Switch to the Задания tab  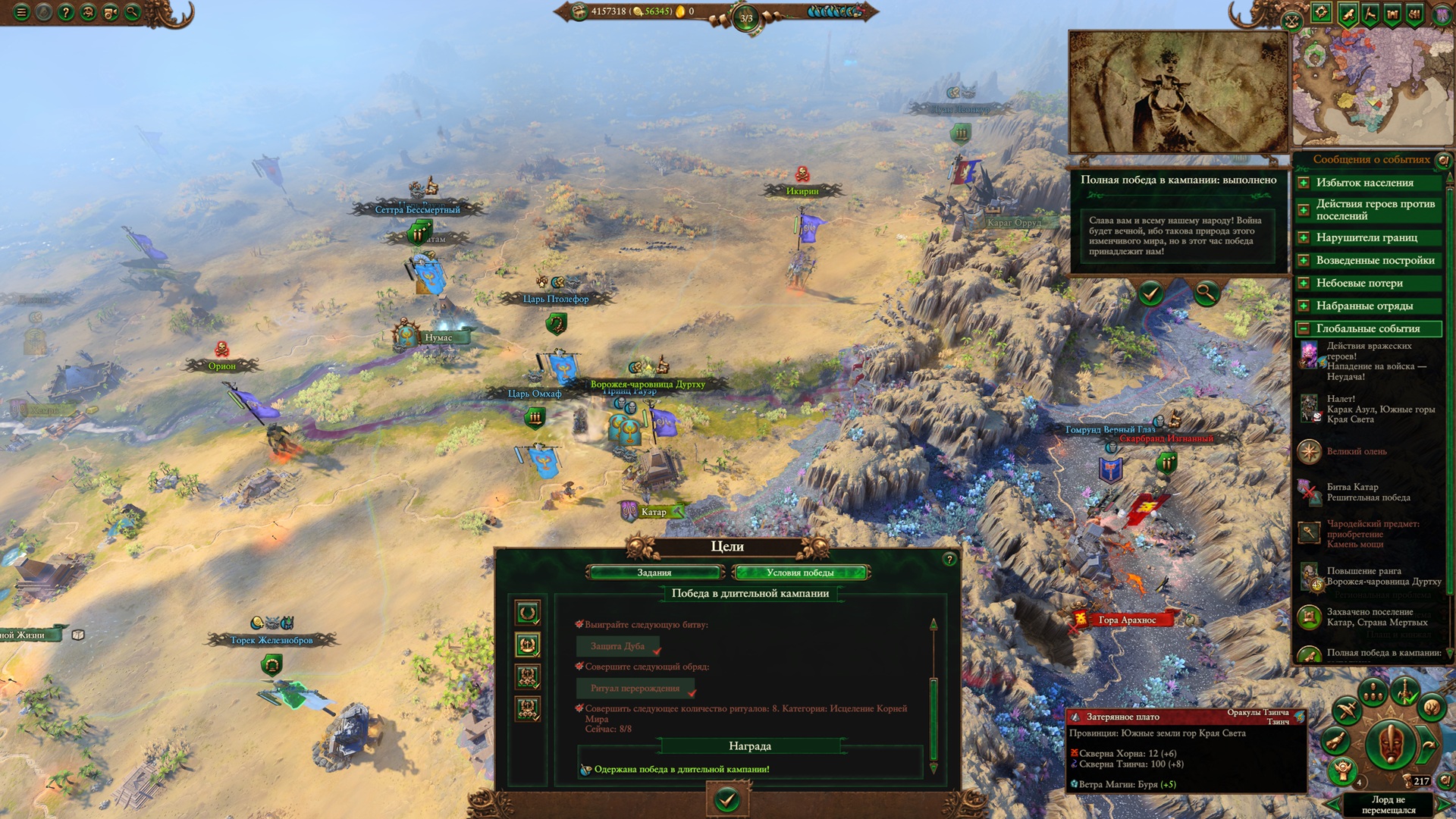(x=654, y=573)
